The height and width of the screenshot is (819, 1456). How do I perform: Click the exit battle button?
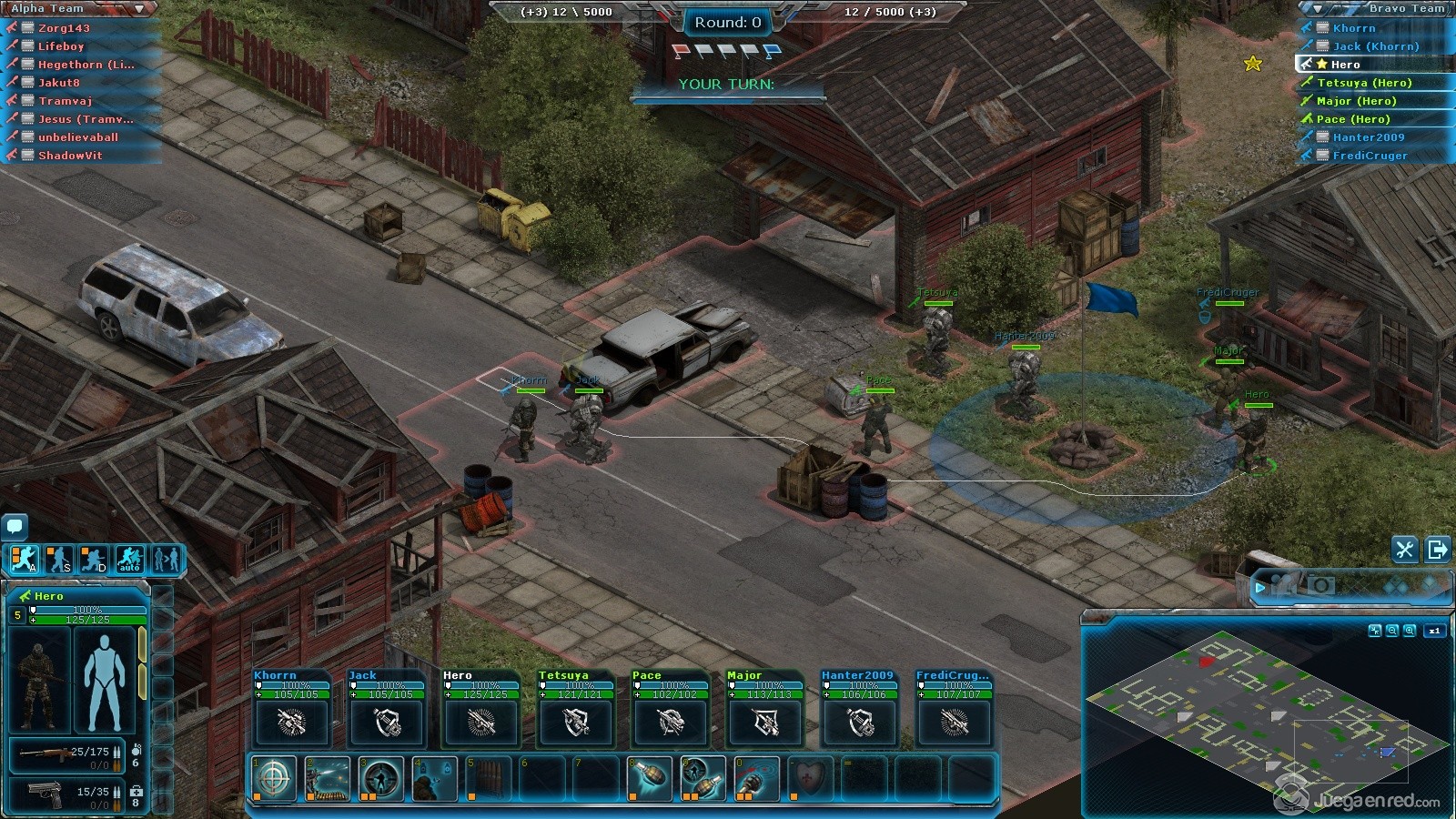[x=1438, y=550]
